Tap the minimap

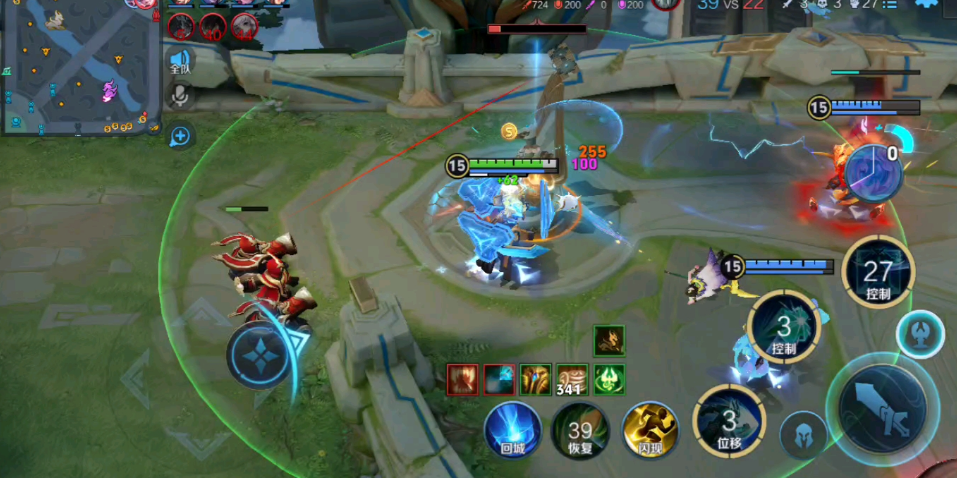pyautogui.click(x=80, y=67)
